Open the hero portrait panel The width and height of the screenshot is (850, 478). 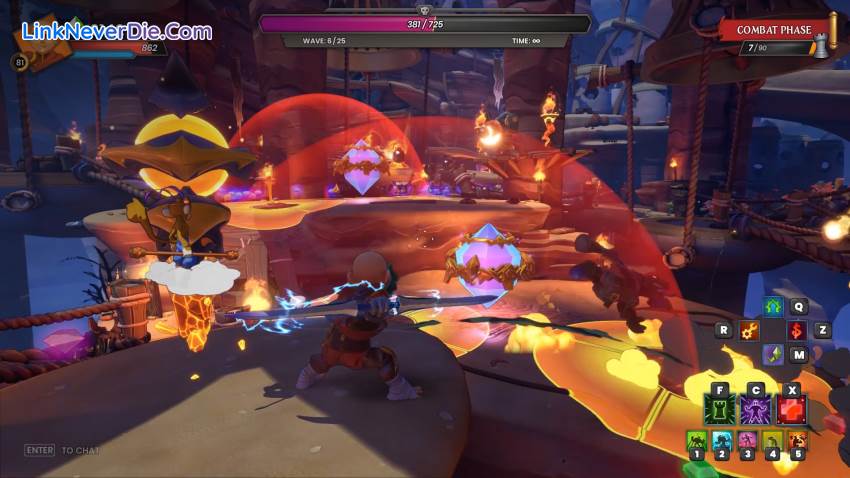click(x=40, y=45)
